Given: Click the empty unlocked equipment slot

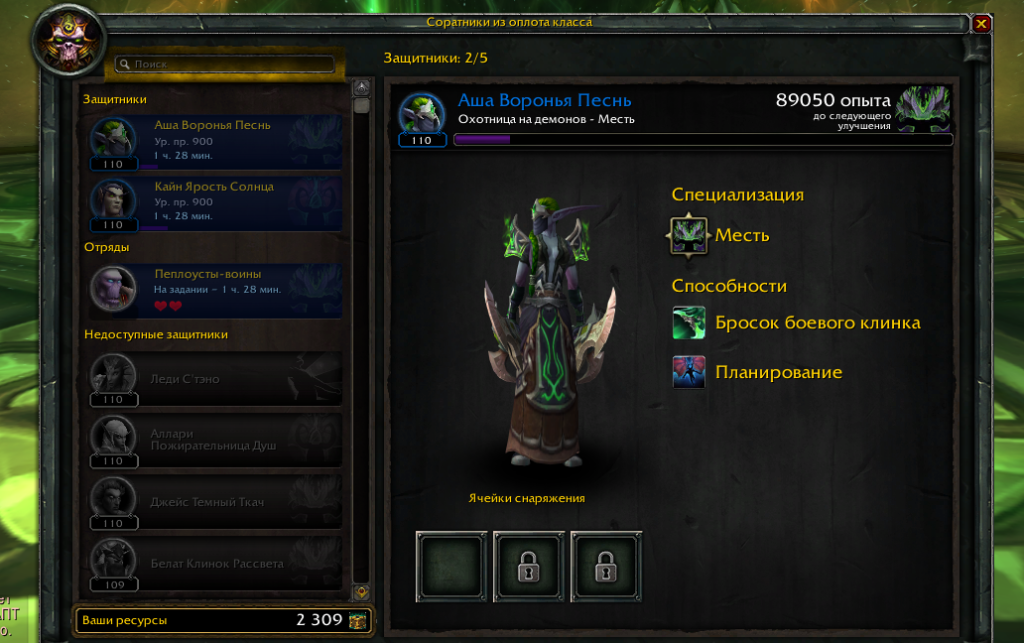Looking at the screenshot, I should [450, 566].
